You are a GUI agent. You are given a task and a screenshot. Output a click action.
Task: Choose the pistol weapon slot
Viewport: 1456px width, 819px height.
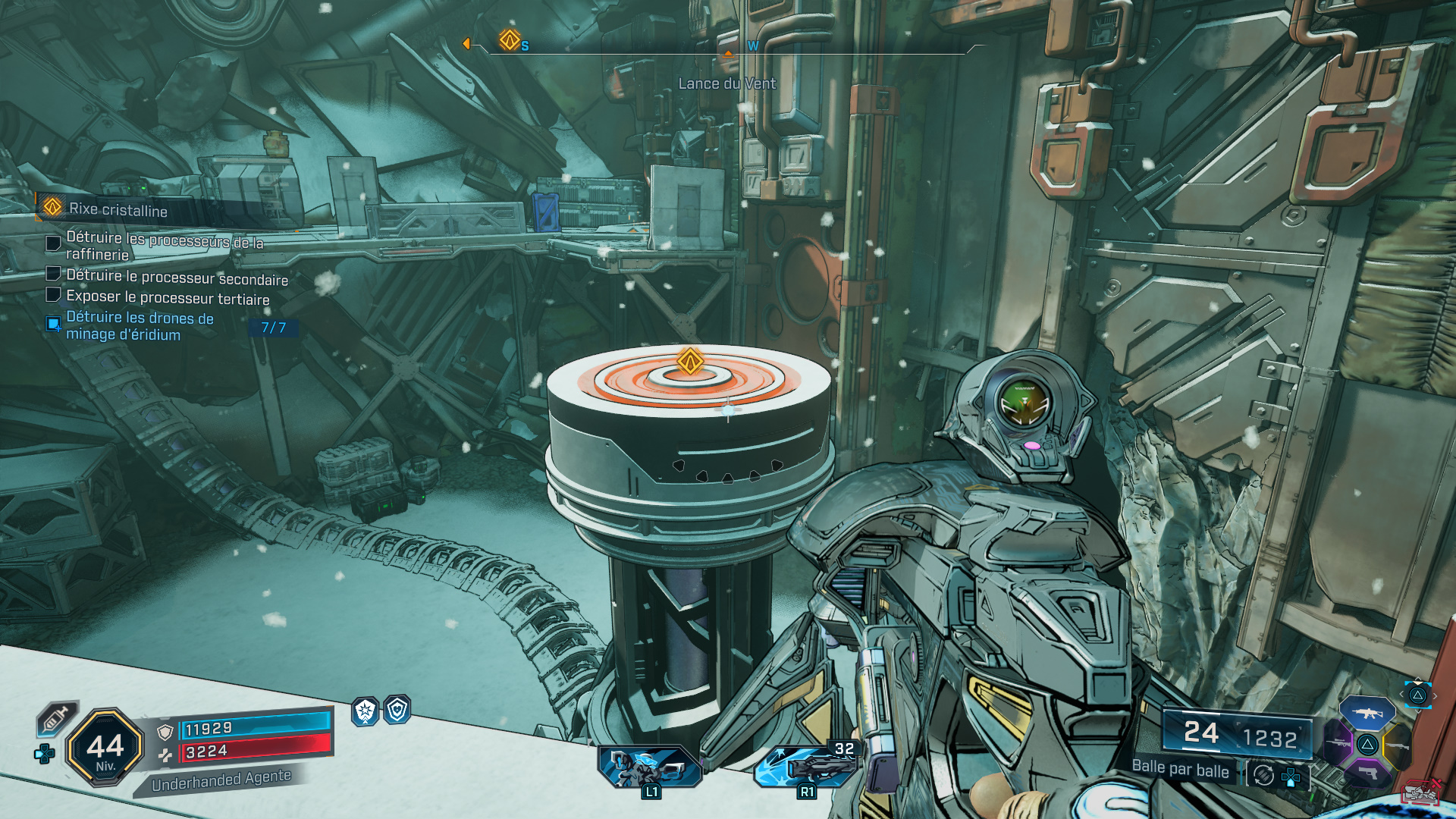tap(1368, 773)
